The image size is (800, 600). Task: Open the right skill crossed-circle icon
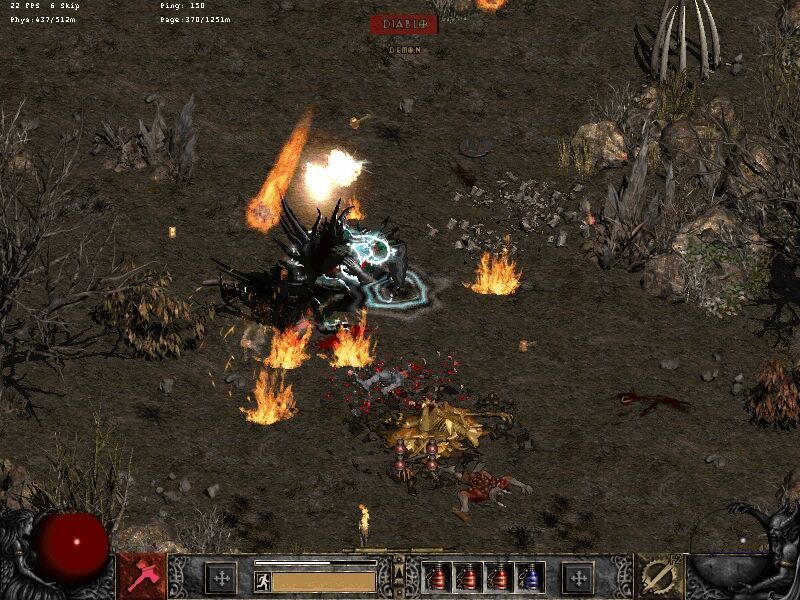point(659,576)
